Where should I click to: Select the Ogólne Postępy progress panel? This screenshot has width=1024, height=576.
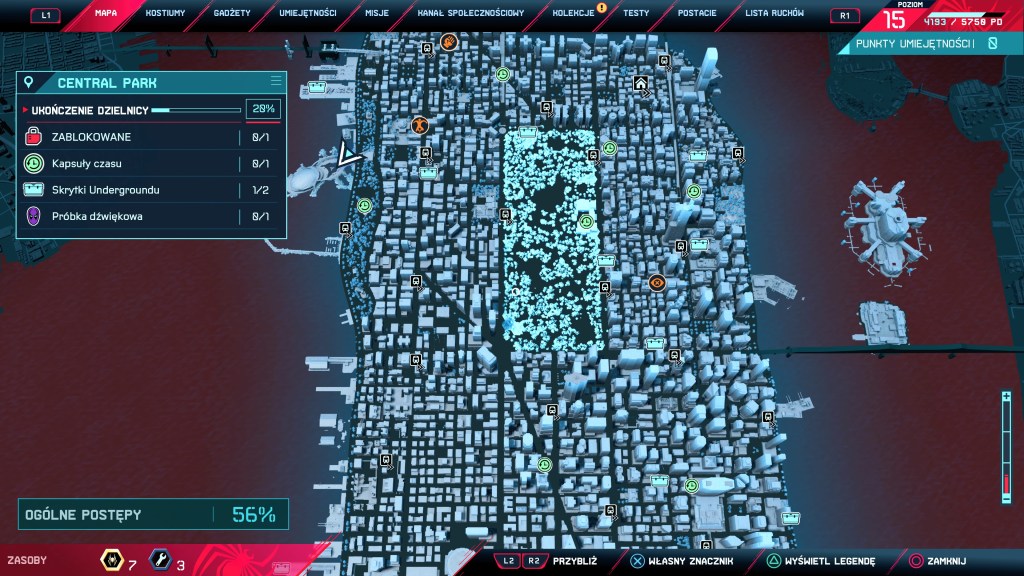[153, 515]
